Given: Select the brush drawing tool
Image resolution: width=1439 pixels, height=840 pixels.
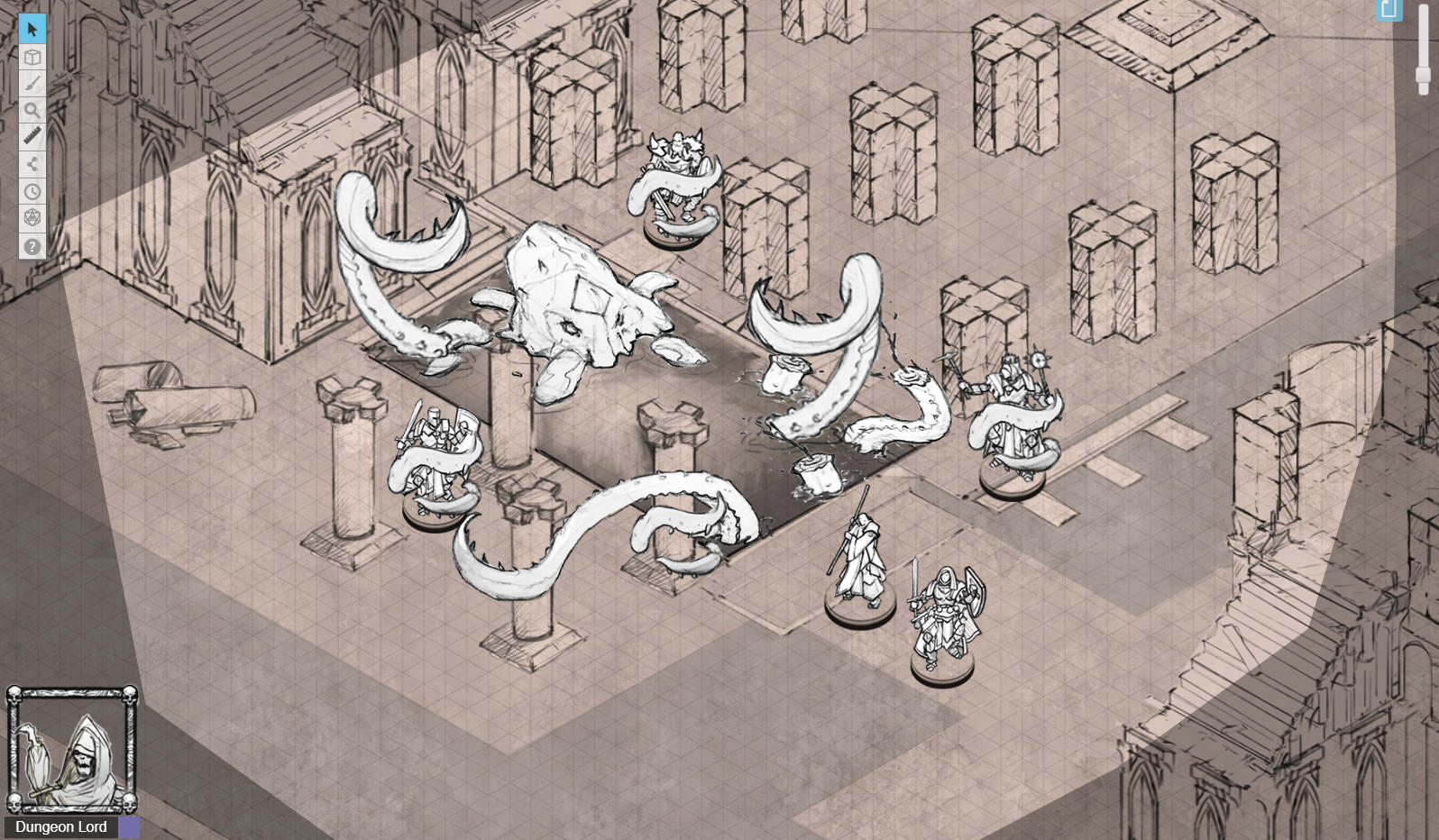Looking at the screenshot, I should click(x=32, y=83).
